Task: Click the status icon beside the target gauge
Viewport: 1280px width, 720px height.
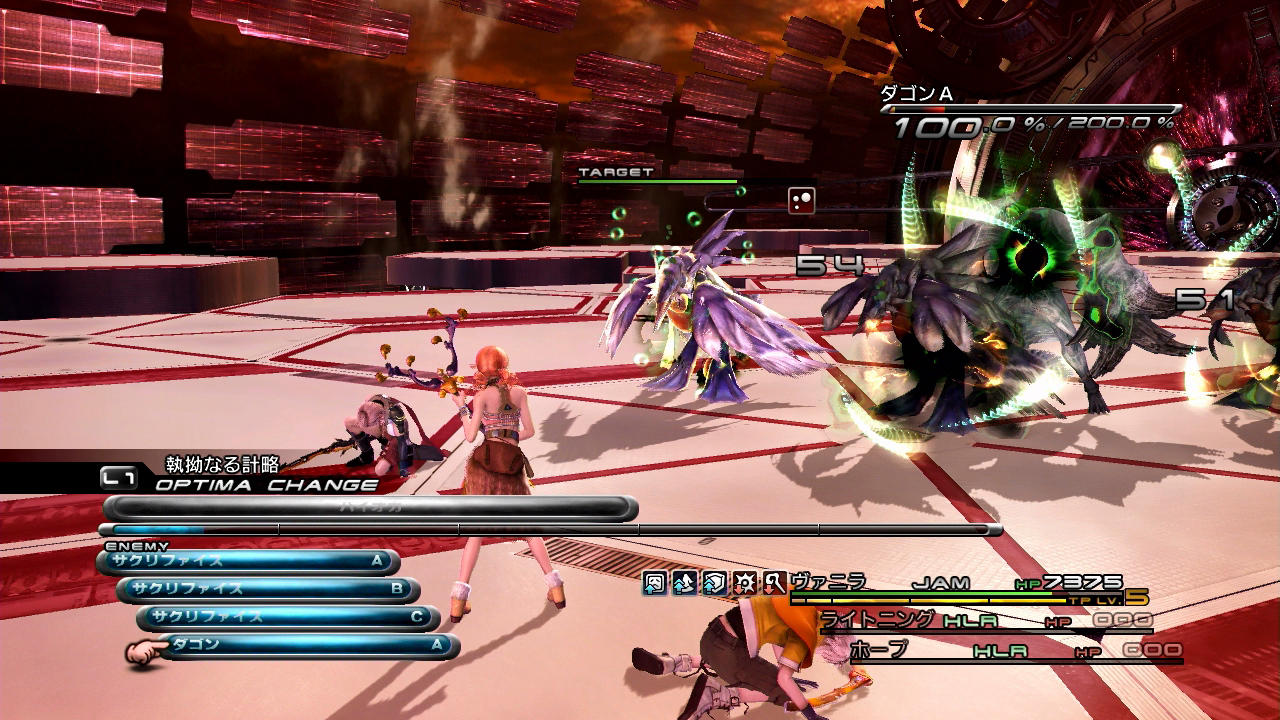Action: click(801, 200)
